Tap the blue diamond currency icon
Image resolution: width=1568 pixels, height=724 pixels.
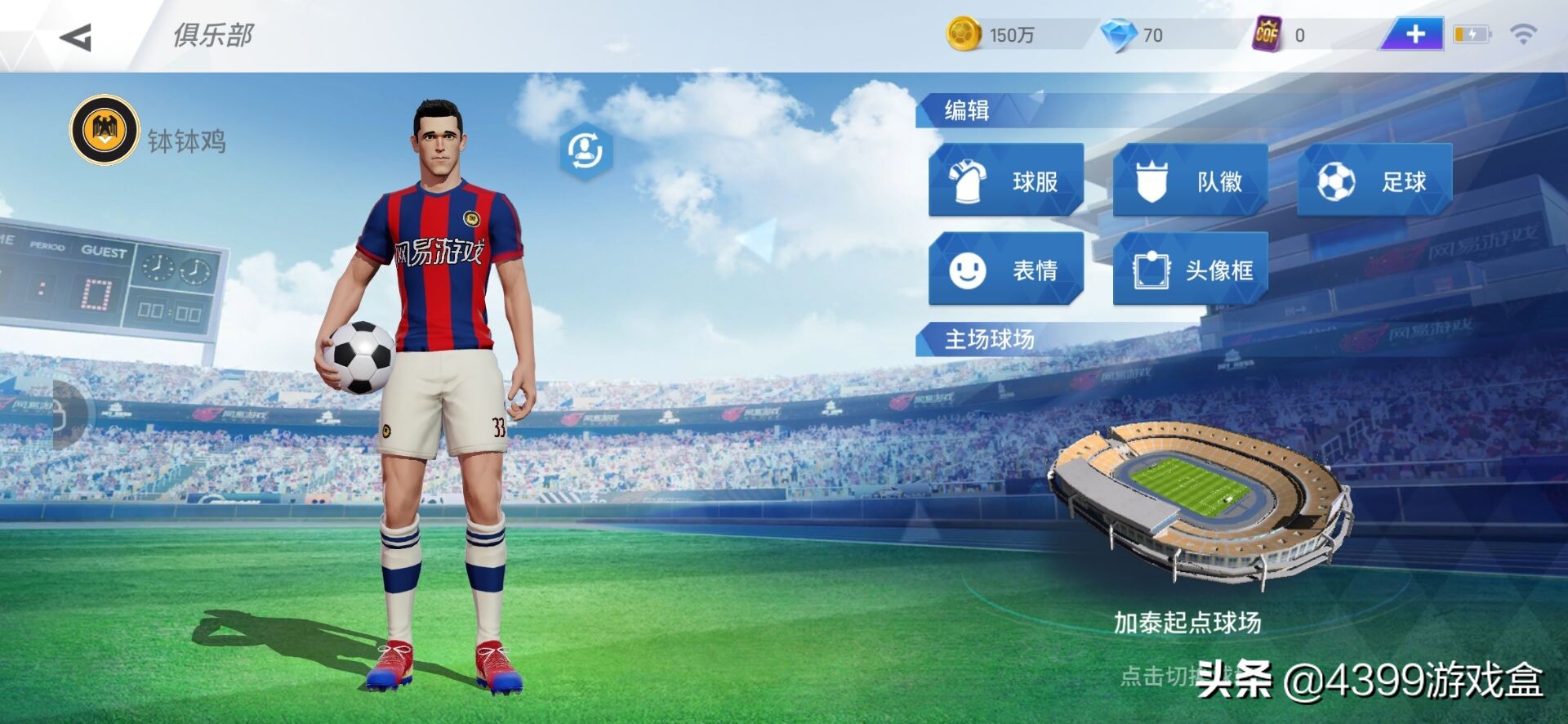click(x=1119, y=34)
